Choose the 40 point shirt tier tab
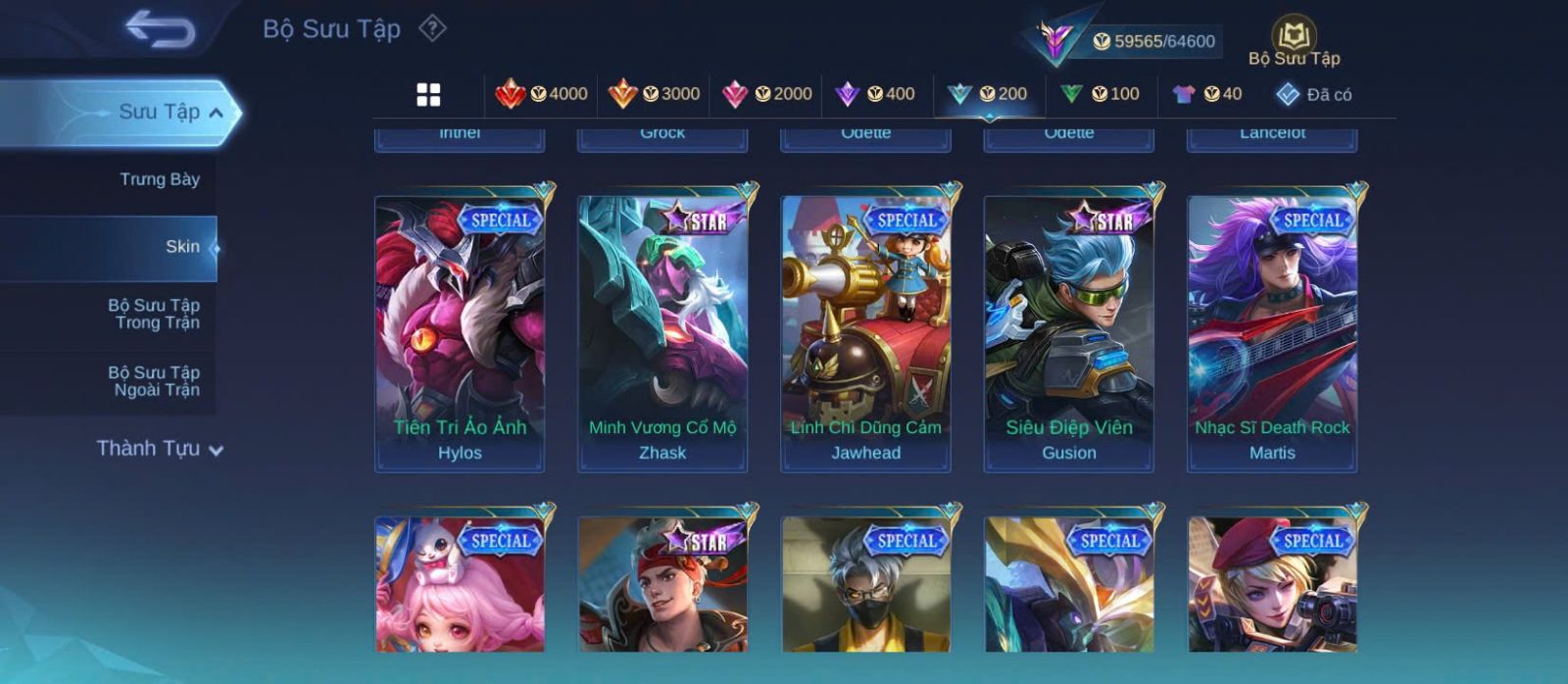The image size is (1568, 684). point(1207,94)
